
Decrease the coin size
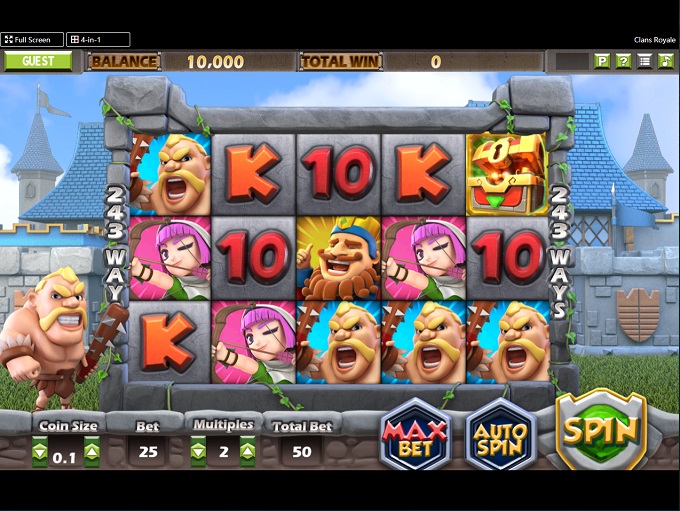point(40,452)
